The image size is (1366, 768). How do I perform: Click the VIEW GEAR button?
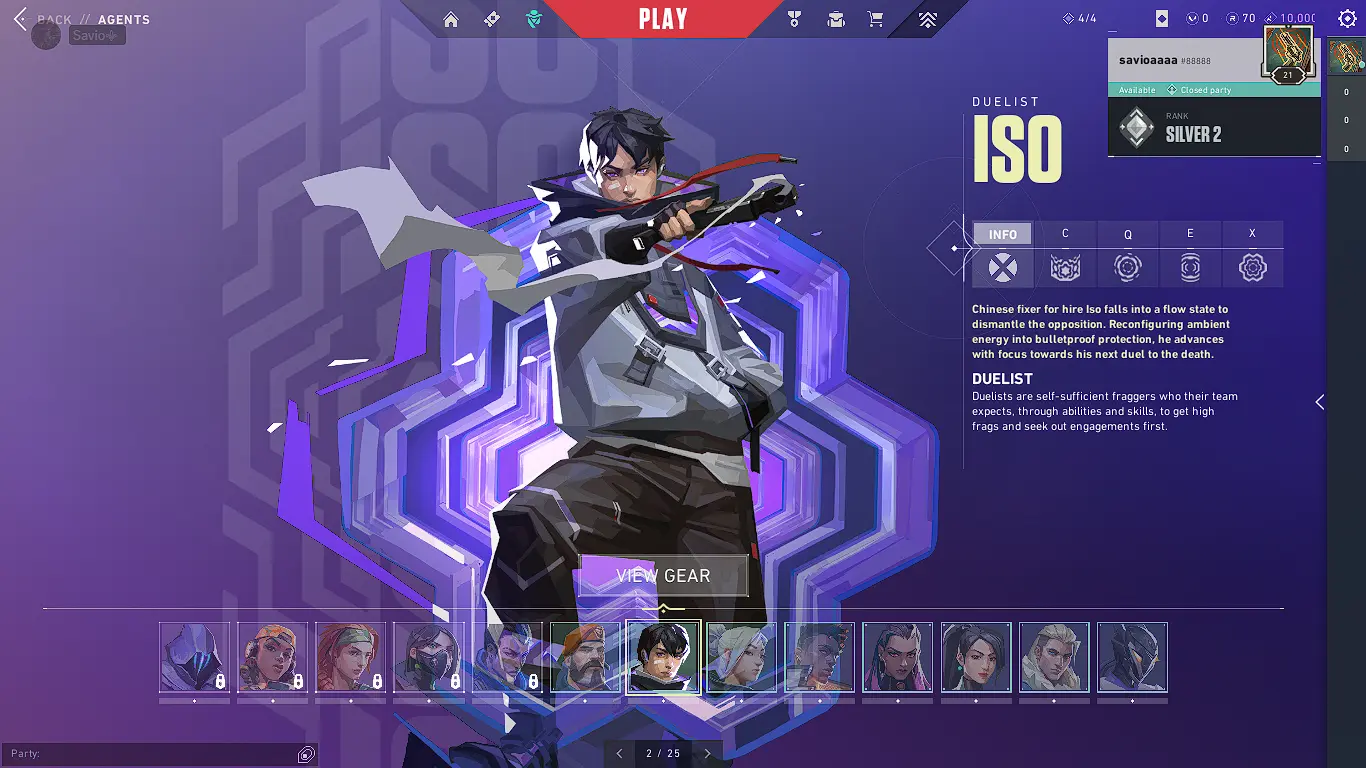(663, 575)
